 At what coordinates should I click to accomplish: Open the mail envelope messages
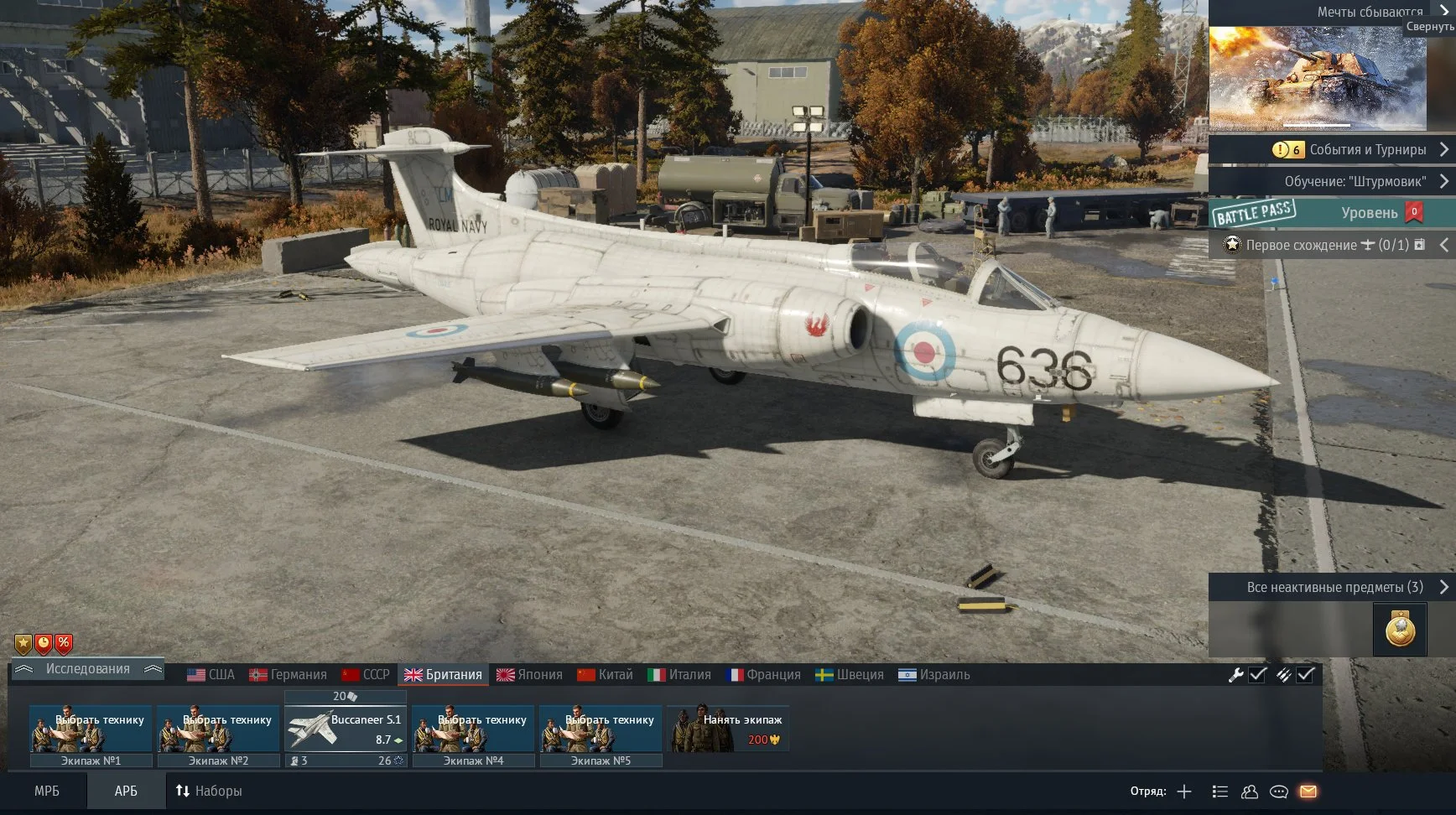click(1308, 792)
